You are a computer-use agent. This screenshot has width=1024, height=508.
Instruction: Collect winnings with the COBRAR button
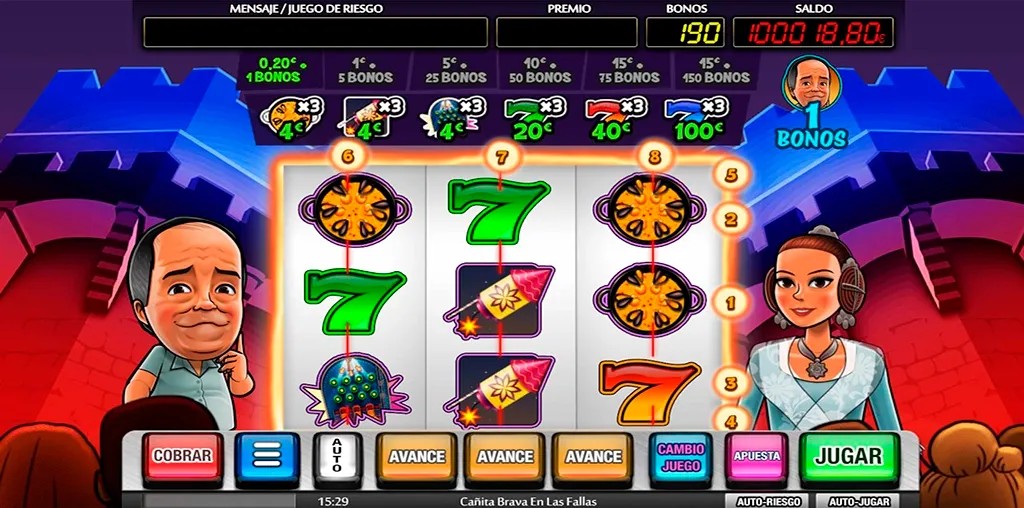(x=182, y=457)
